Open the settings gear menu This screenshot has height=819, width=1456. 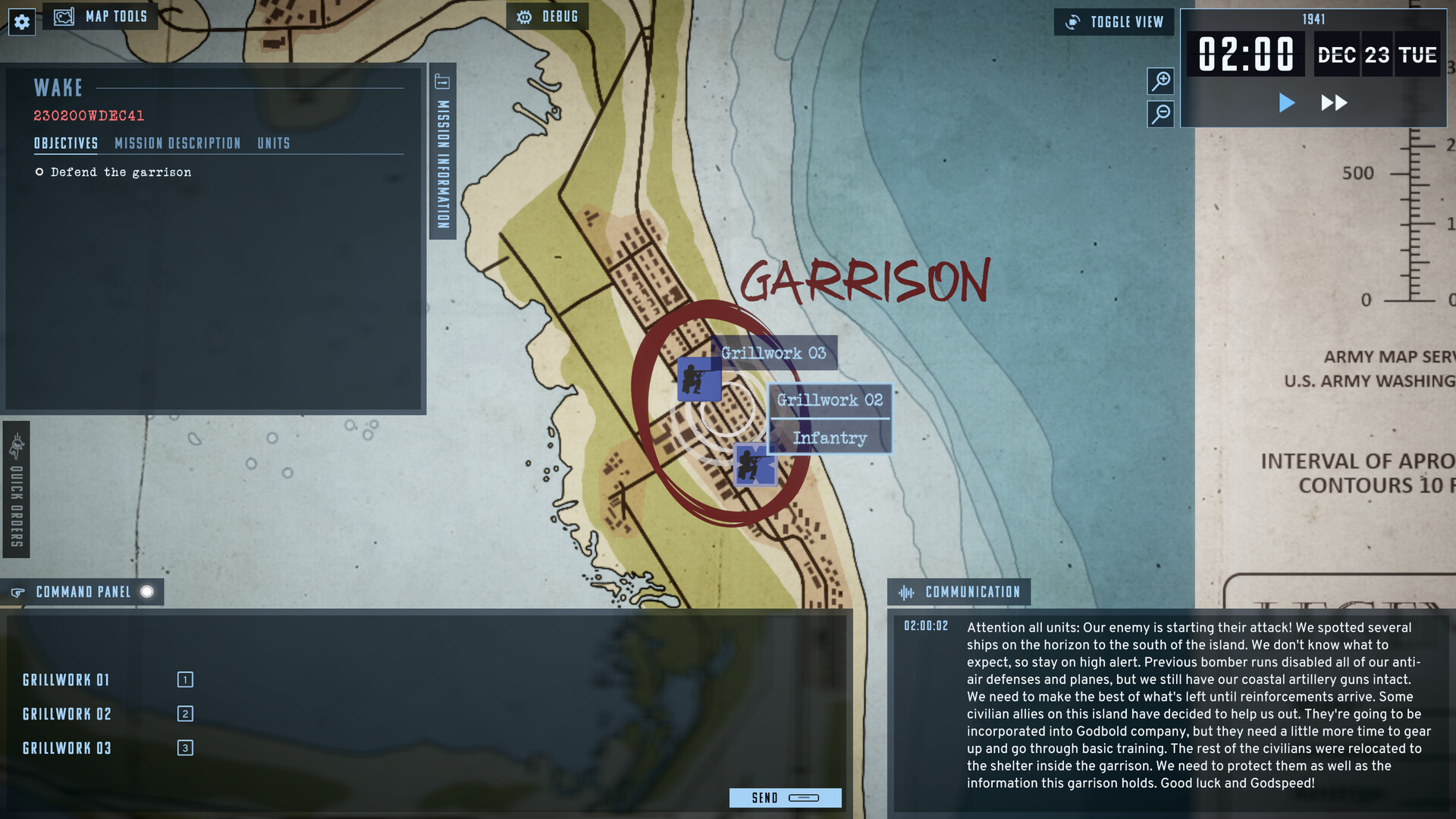click(22, 22)
